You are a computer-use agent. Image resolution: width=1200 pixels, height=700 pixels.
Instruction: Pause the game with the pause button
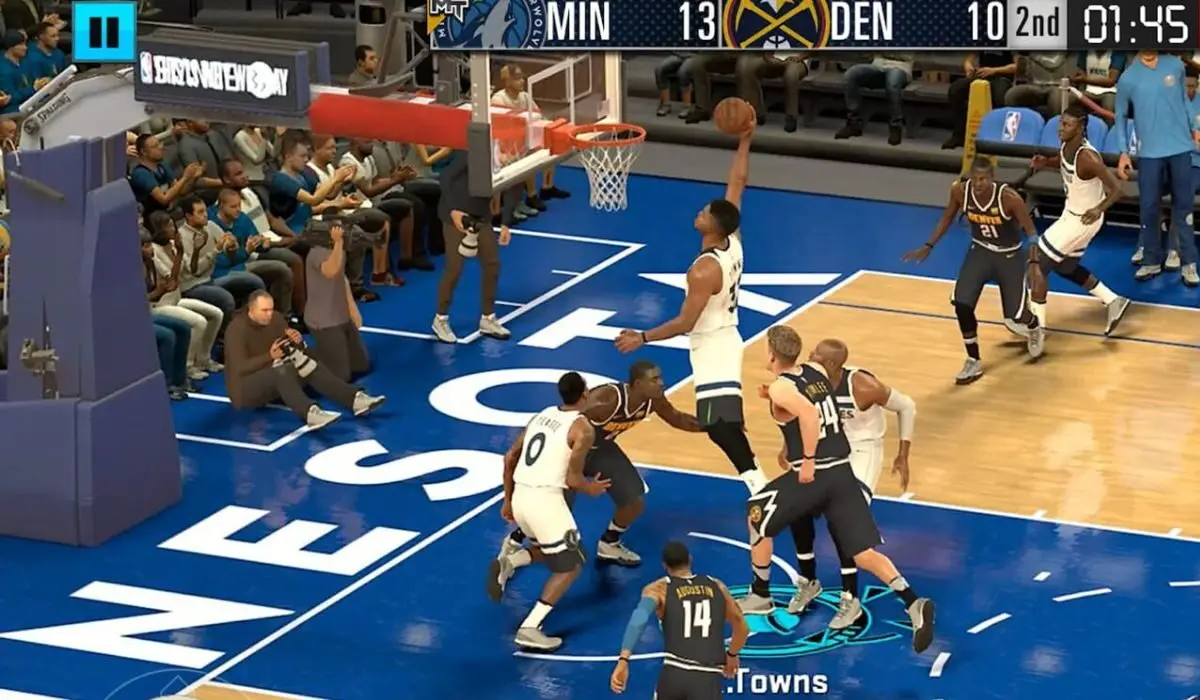point(104,32)
